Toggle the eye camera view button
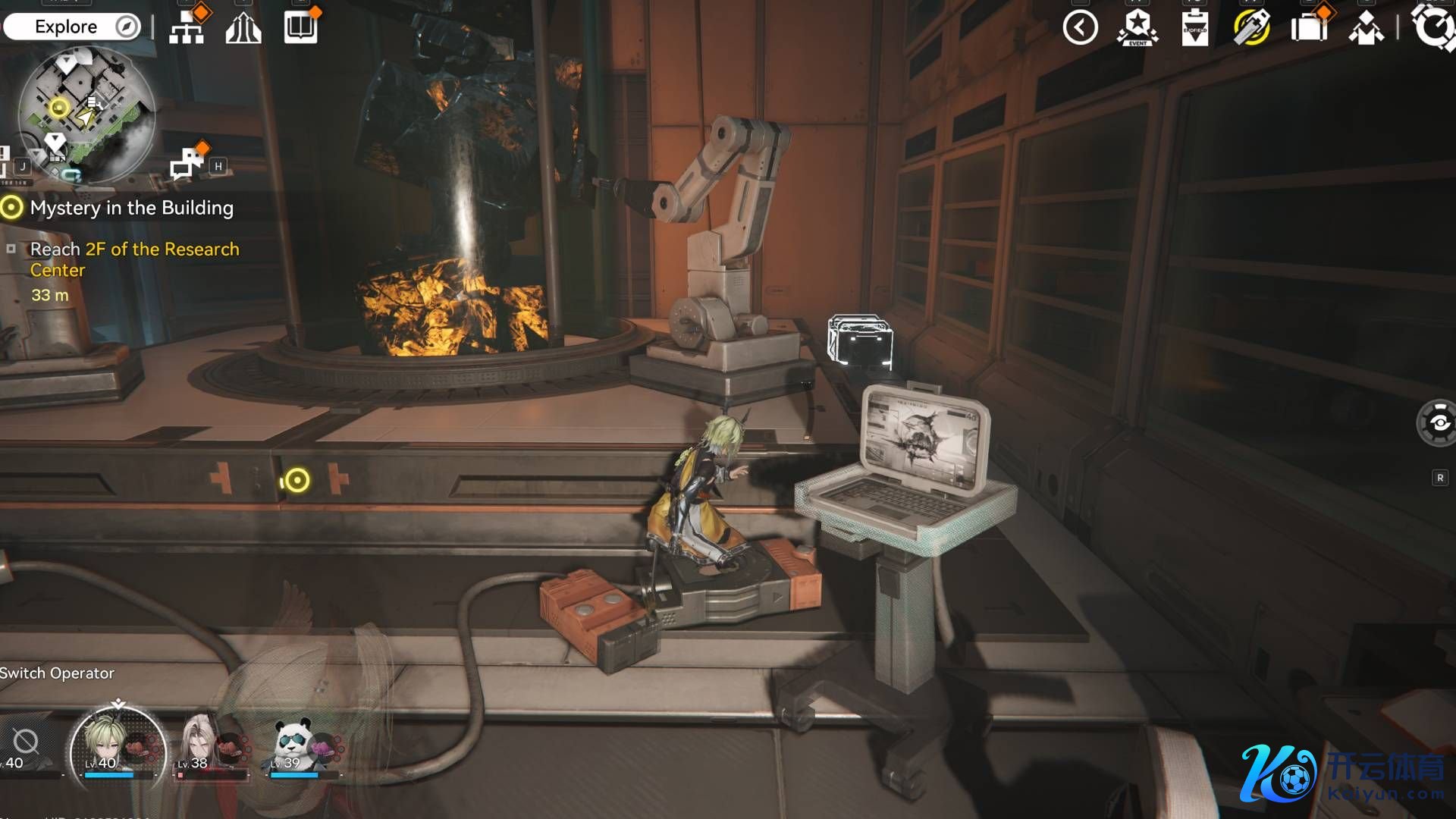This screenshot has height=819, width=1456. 1437,423
